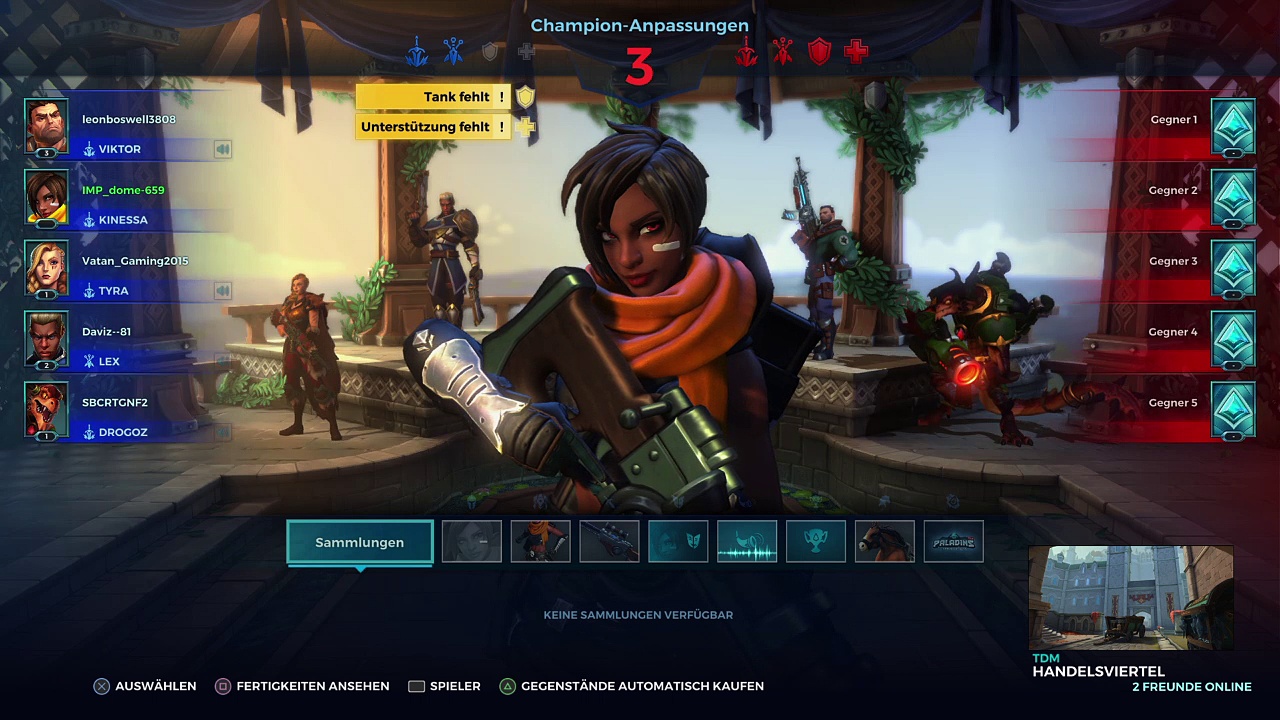The width and height of the screenshot is (1280, 720).
Task: Open the voice pack waveform slot
Action: point(747,542)
